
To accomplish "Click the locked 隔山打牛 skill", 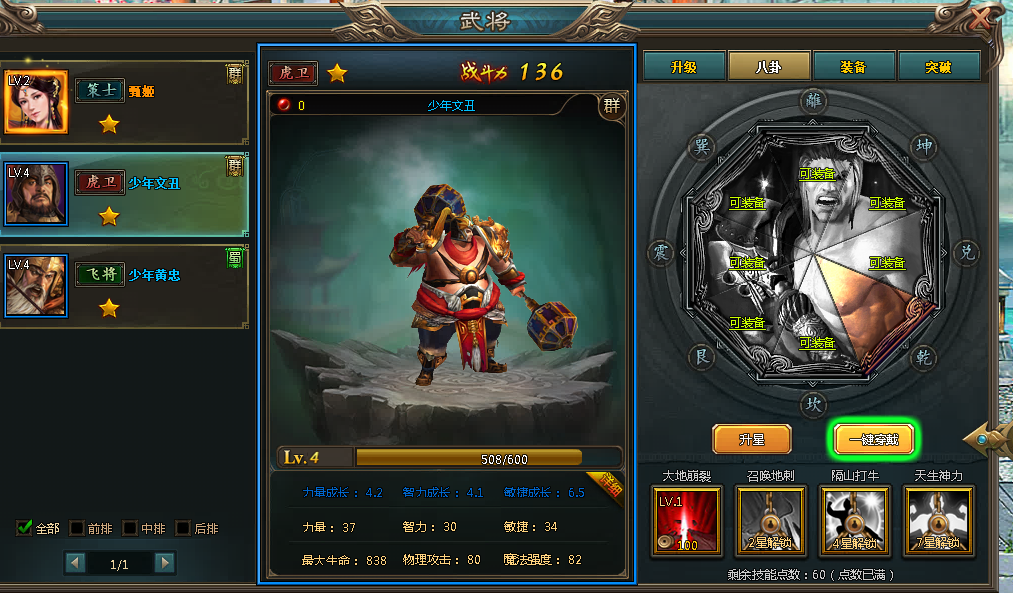I will pos(853,520).
